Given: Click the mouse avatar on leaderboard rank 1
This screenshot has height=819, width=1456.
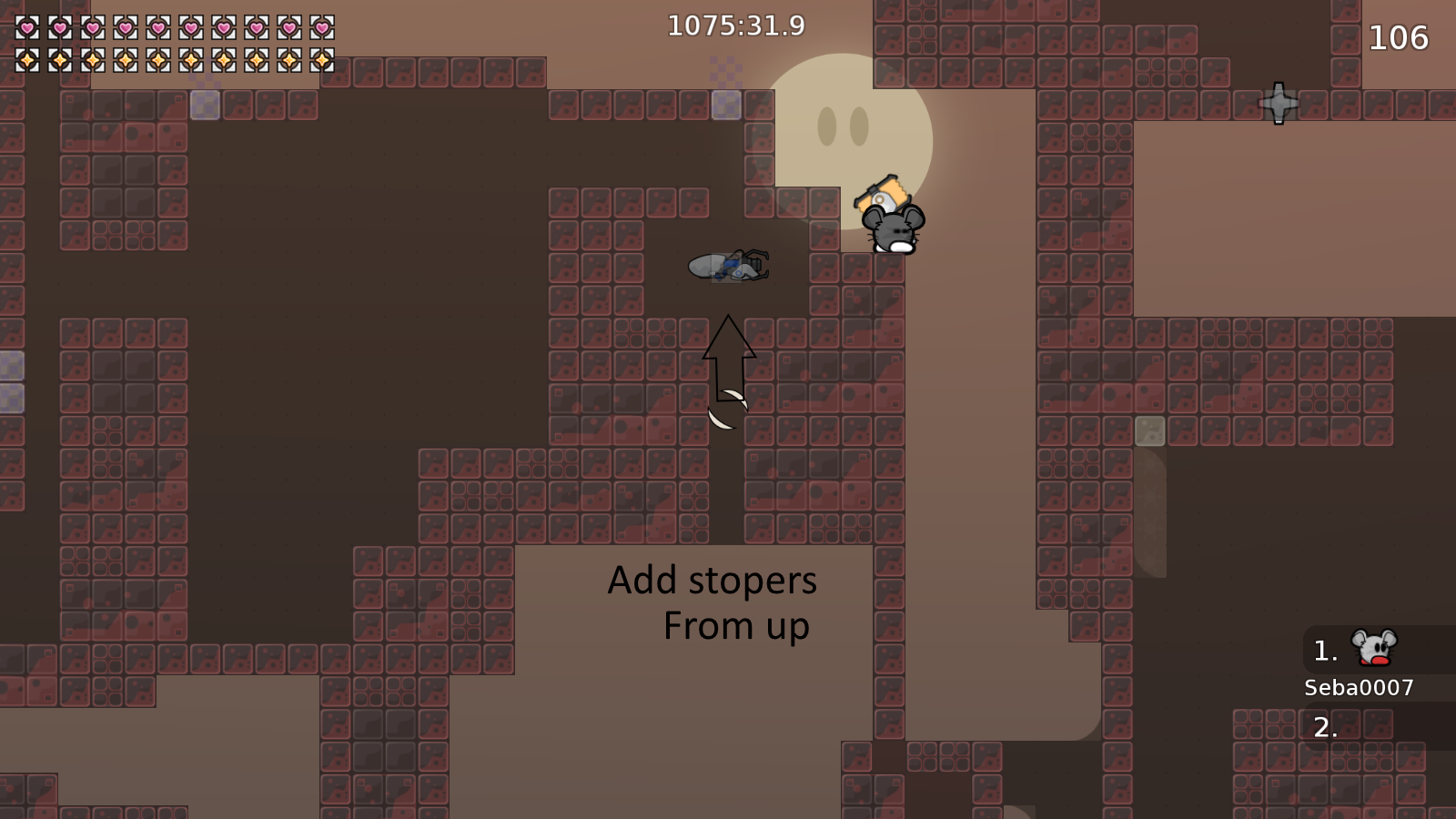Looking at the screenshot, I should [1374, 649].
